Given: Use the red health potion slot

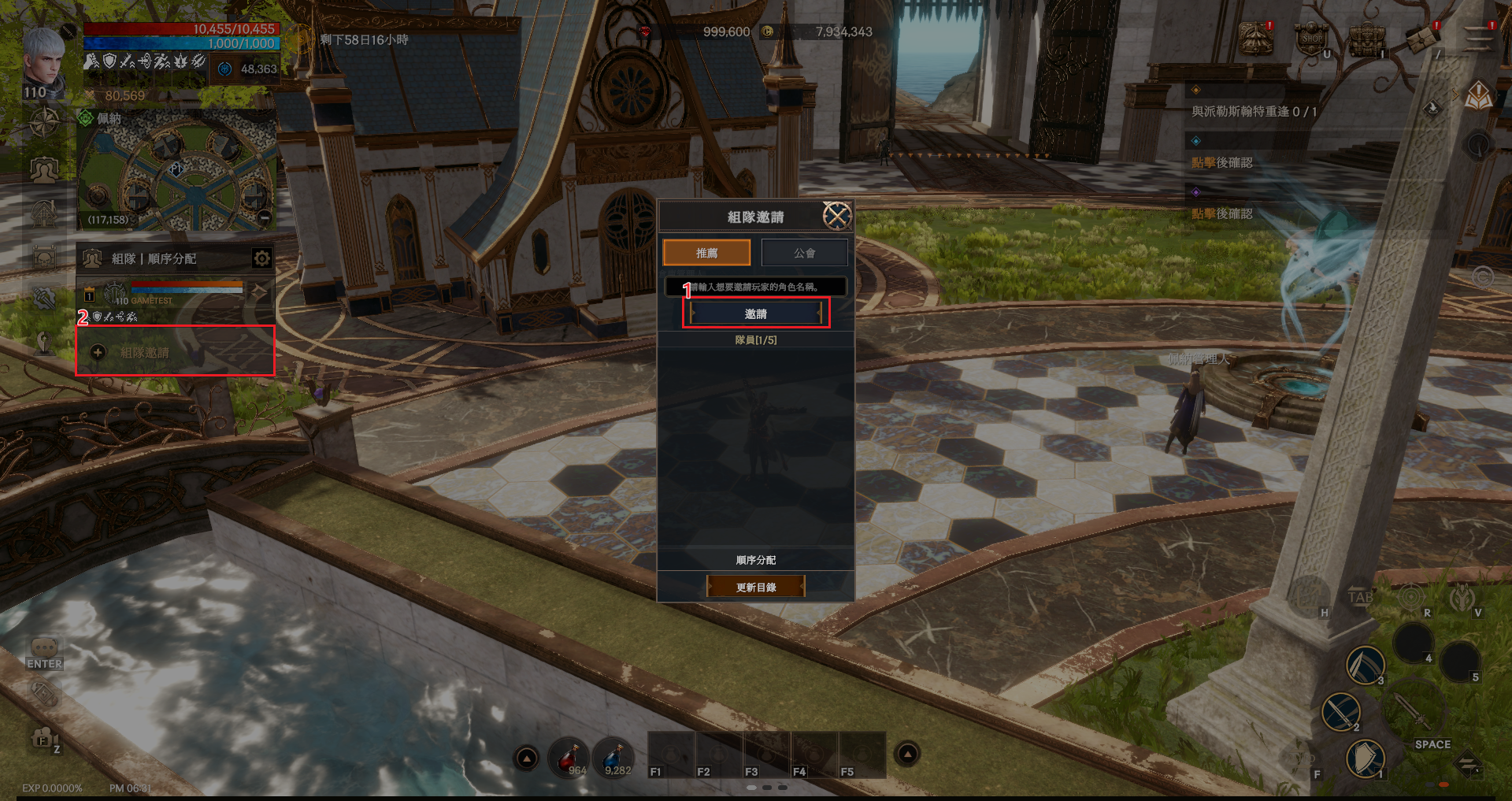Looking at the screenshot, I should 569,758.
